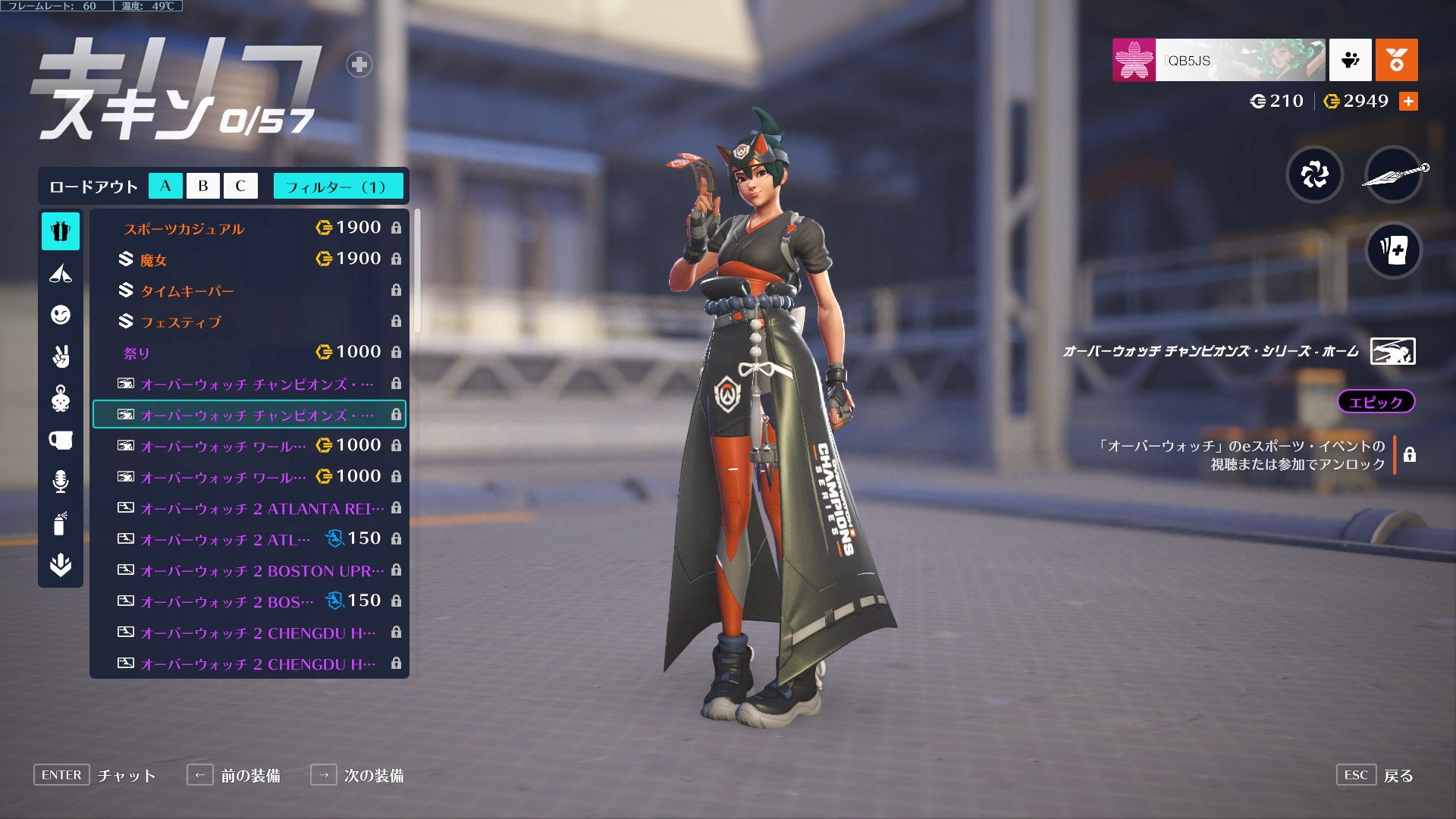The image size is (1456, 819).
Task: Show the voice lines microphone category
Action: pos(61,482)
